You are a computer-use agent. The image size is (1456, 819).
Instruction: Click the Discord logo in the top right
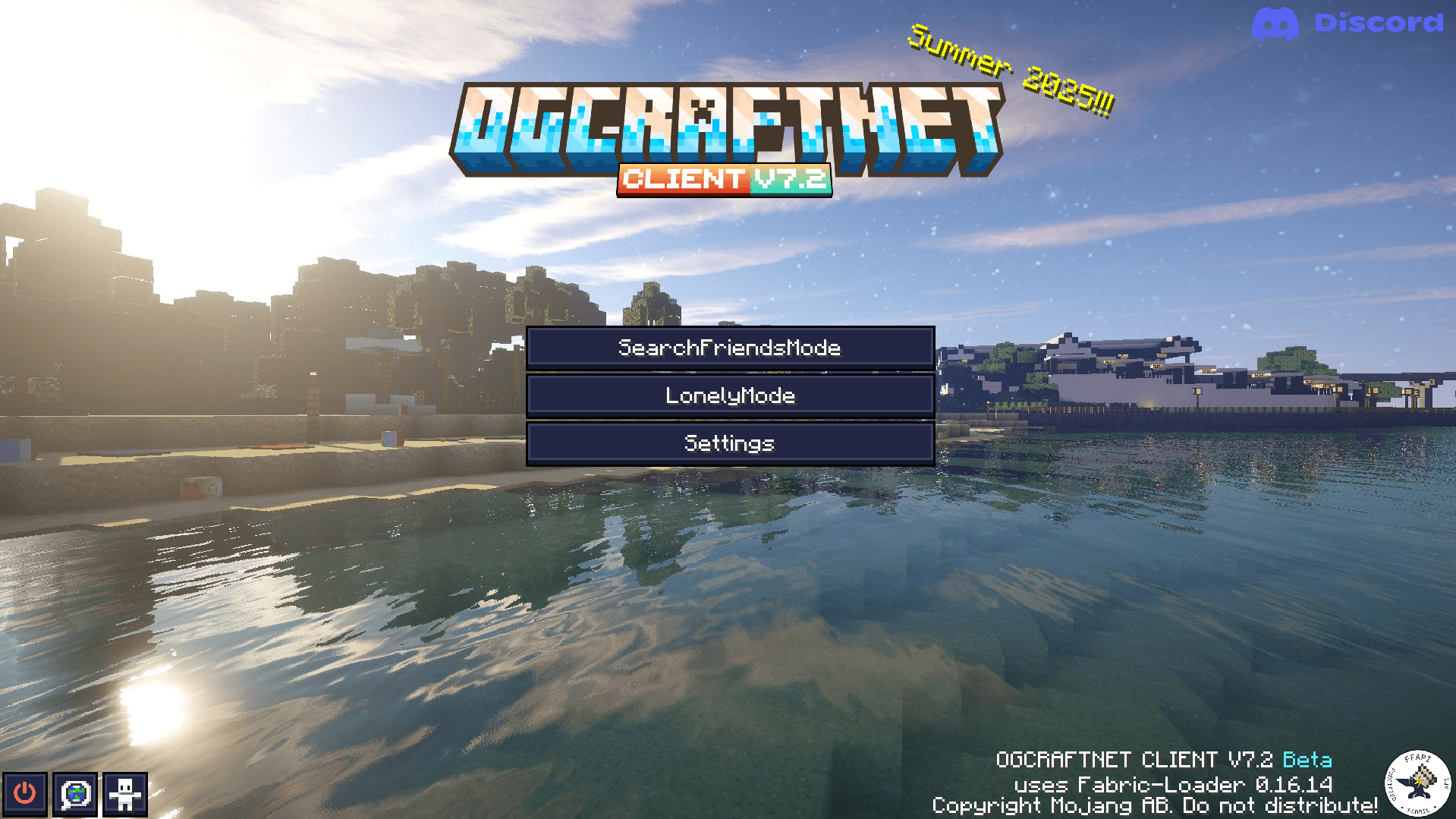pyautogui.click(x=1276, y=24)
